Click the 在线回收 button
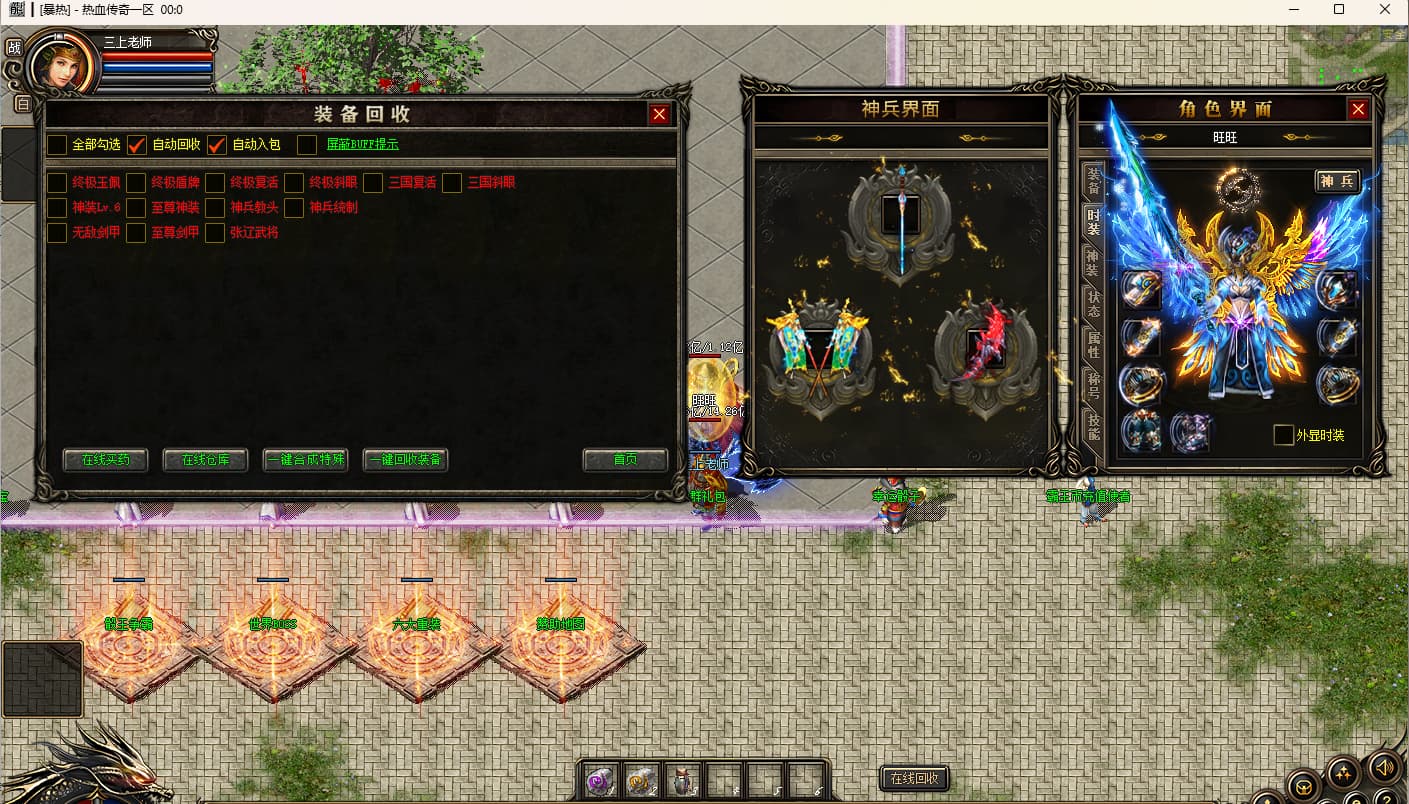The image size is (1409, 804). coord(914,779)
